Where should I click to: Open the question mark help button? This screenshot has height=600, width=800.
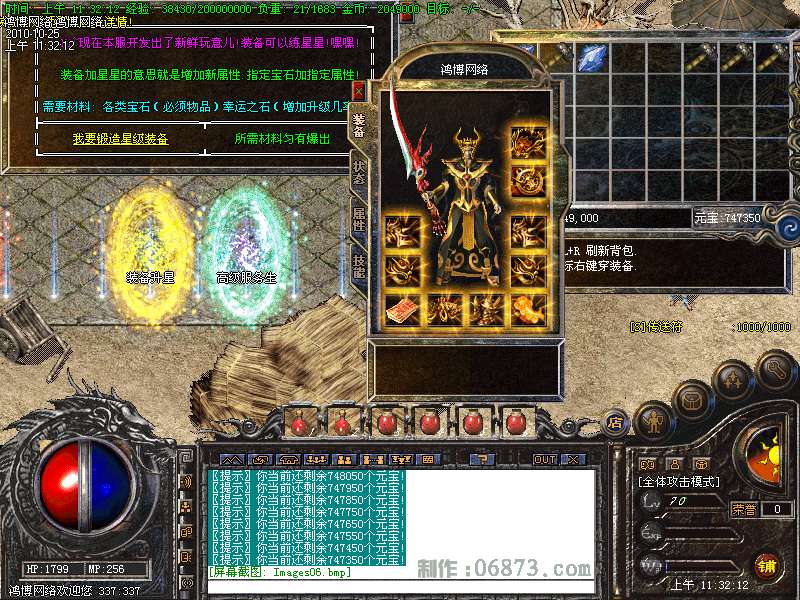point(483,459)
